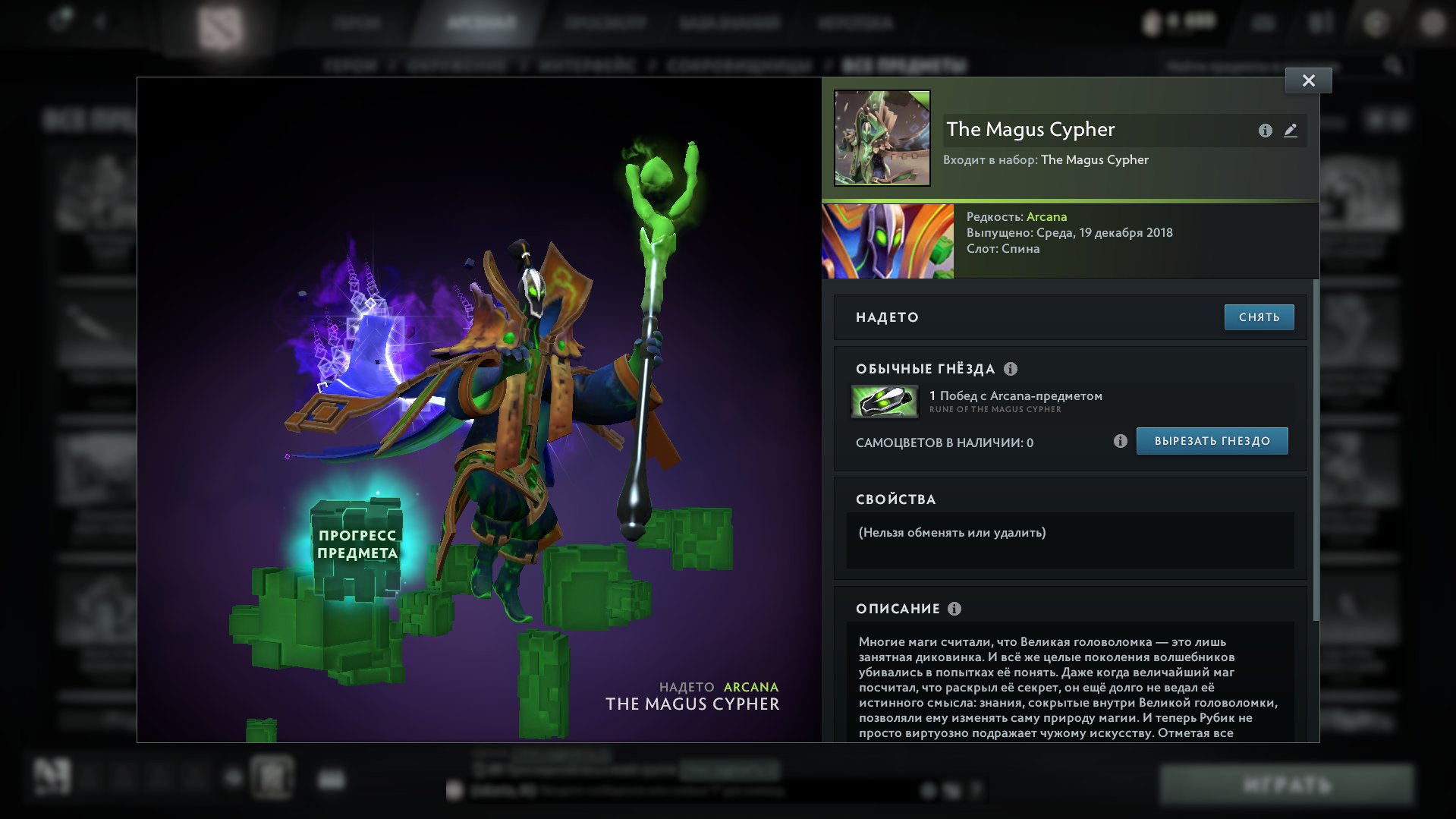Click the info icon beside The Magus Cypher title
Image resolution: width=1456 pixels, height=819 pixels.
coord(1264,131)
